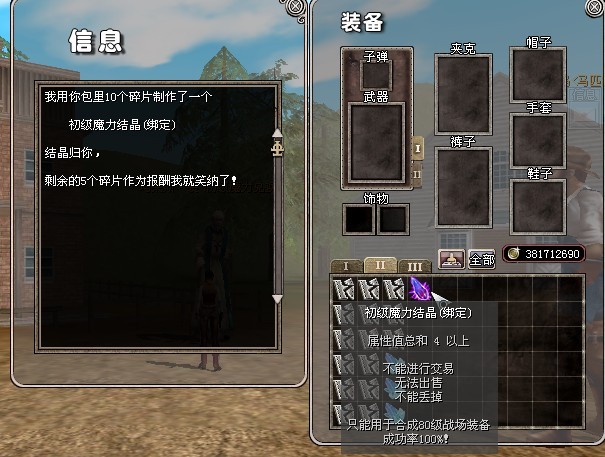Switch to inventory tab III
This screenshot has height=457, width=605.
416,266
